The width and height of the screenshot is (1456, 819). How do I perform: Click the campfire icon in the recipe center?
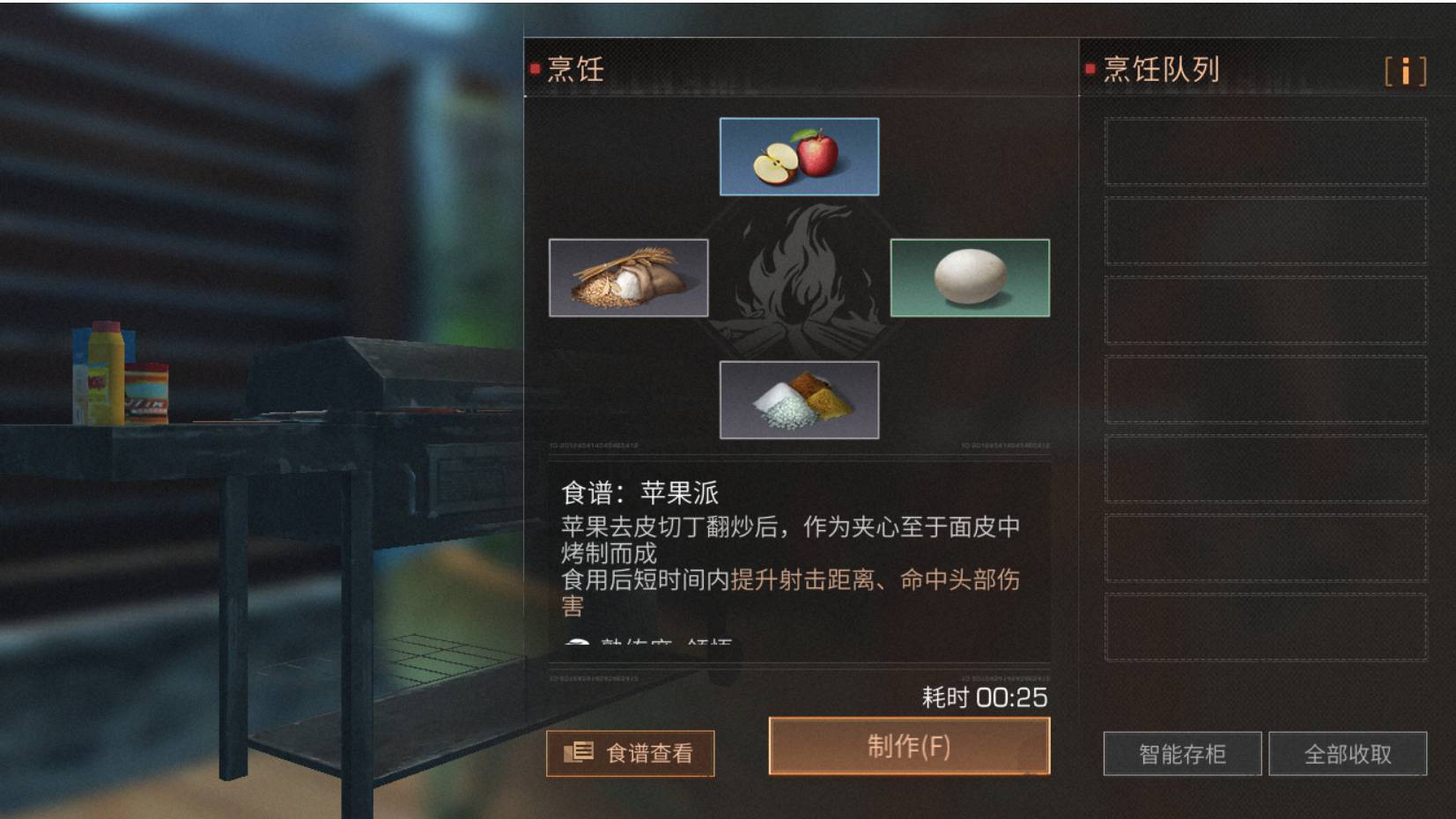[800, 277]
